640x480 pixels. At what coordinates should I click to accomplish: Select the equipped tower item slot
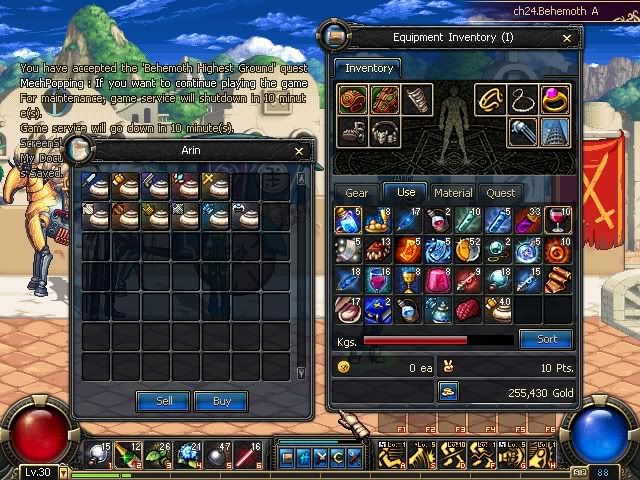(x=555, y=131)
